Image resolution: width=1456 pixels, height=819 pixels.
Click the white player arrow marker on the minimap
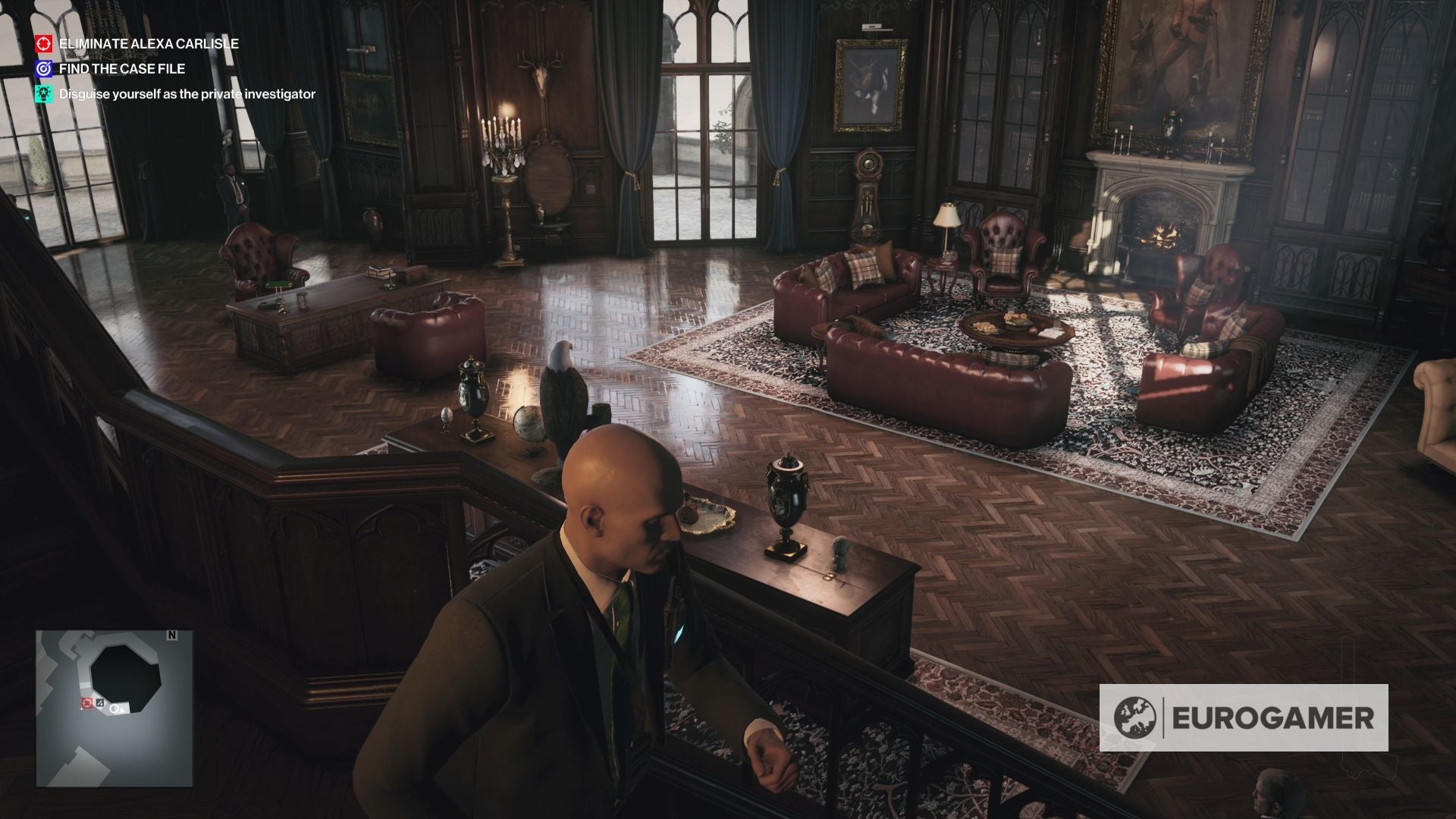[115, 710]
